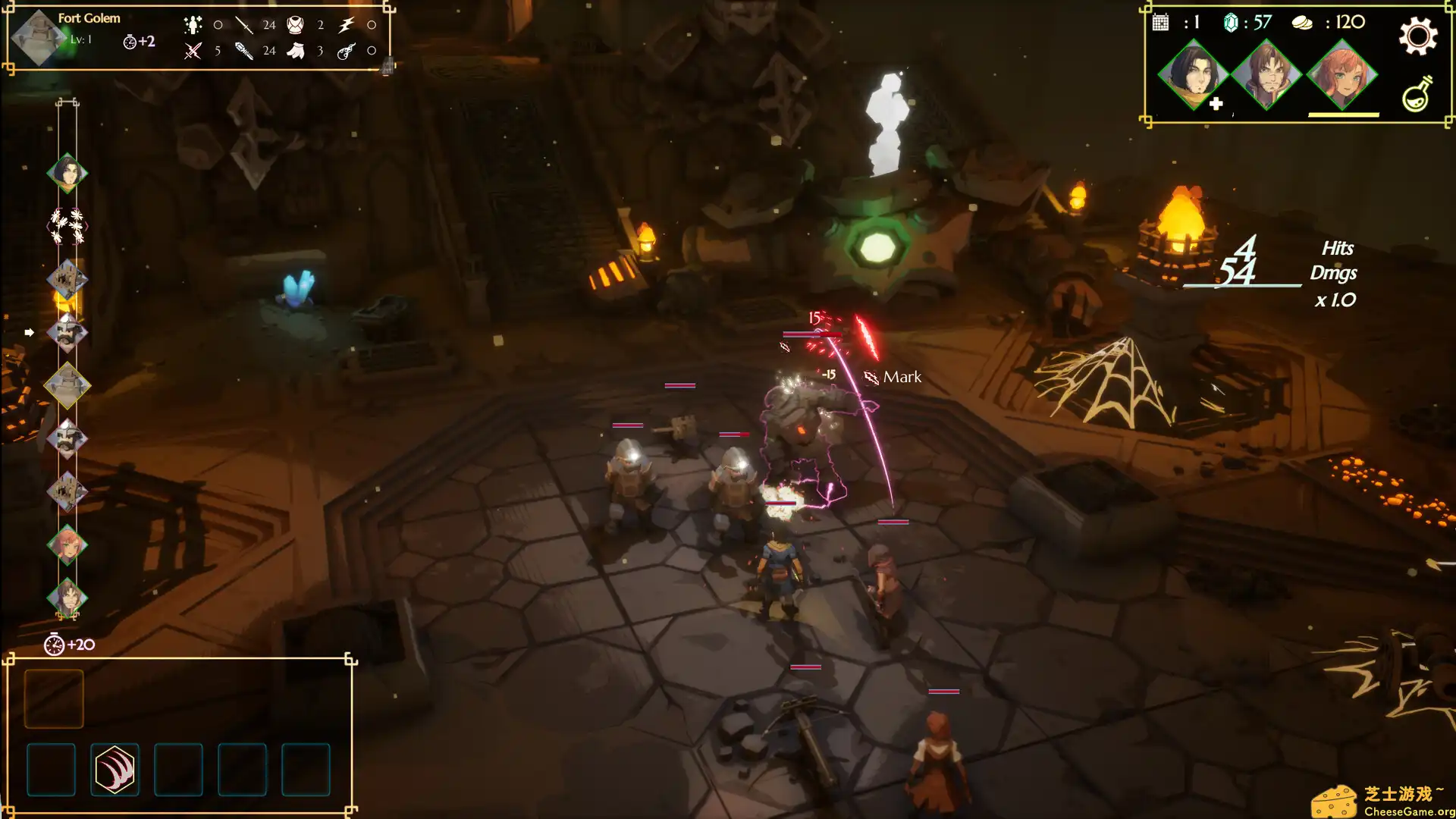This screenshot has height=819, width=1456.
Task: Click the crossed swords stat icon
Action: [x=193, y=50]
